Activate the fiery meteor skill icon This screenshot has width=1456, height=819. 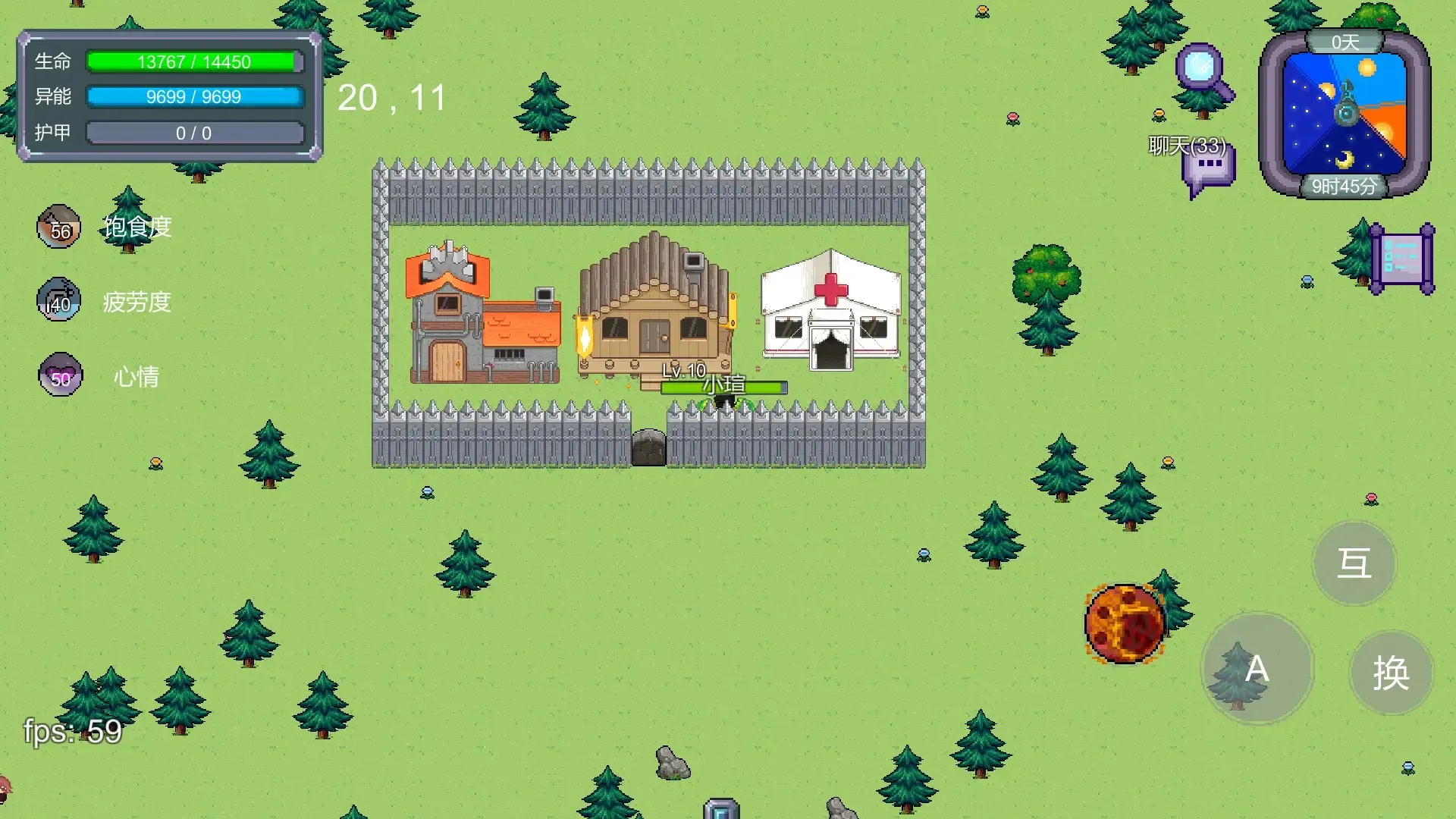[x=1125, y=623]
